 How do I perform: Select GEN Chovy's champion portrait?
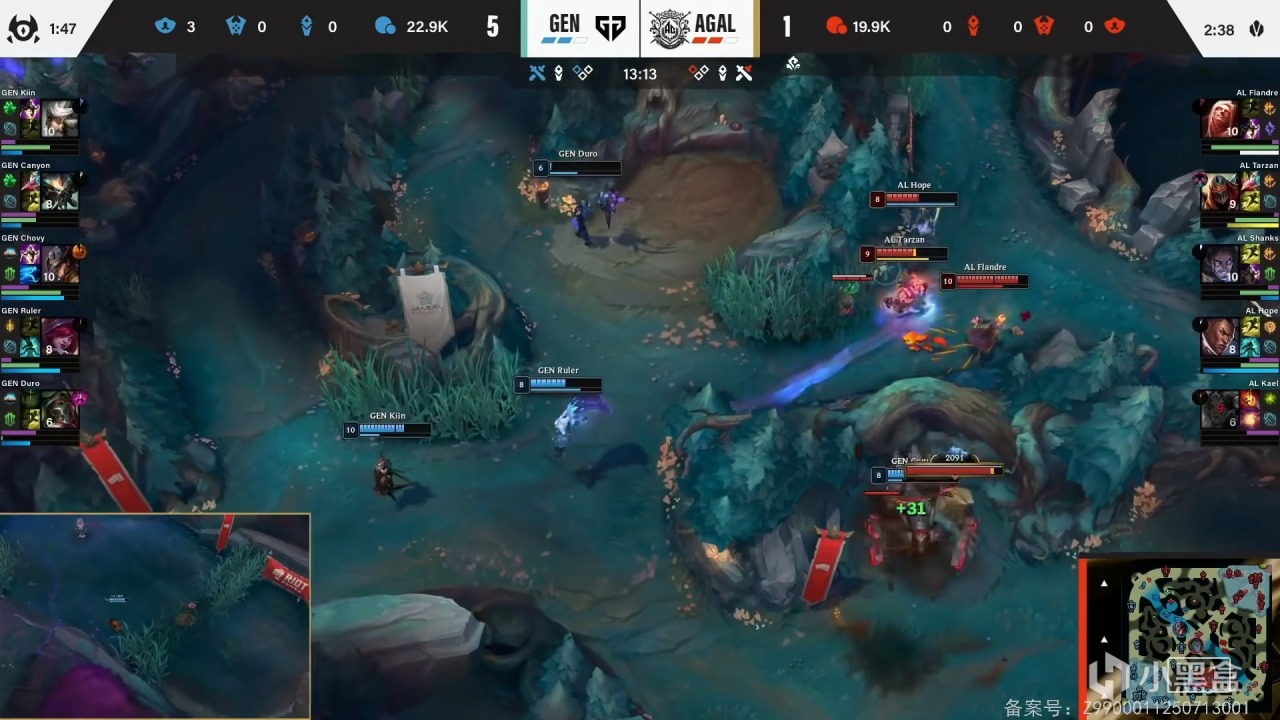59,264
